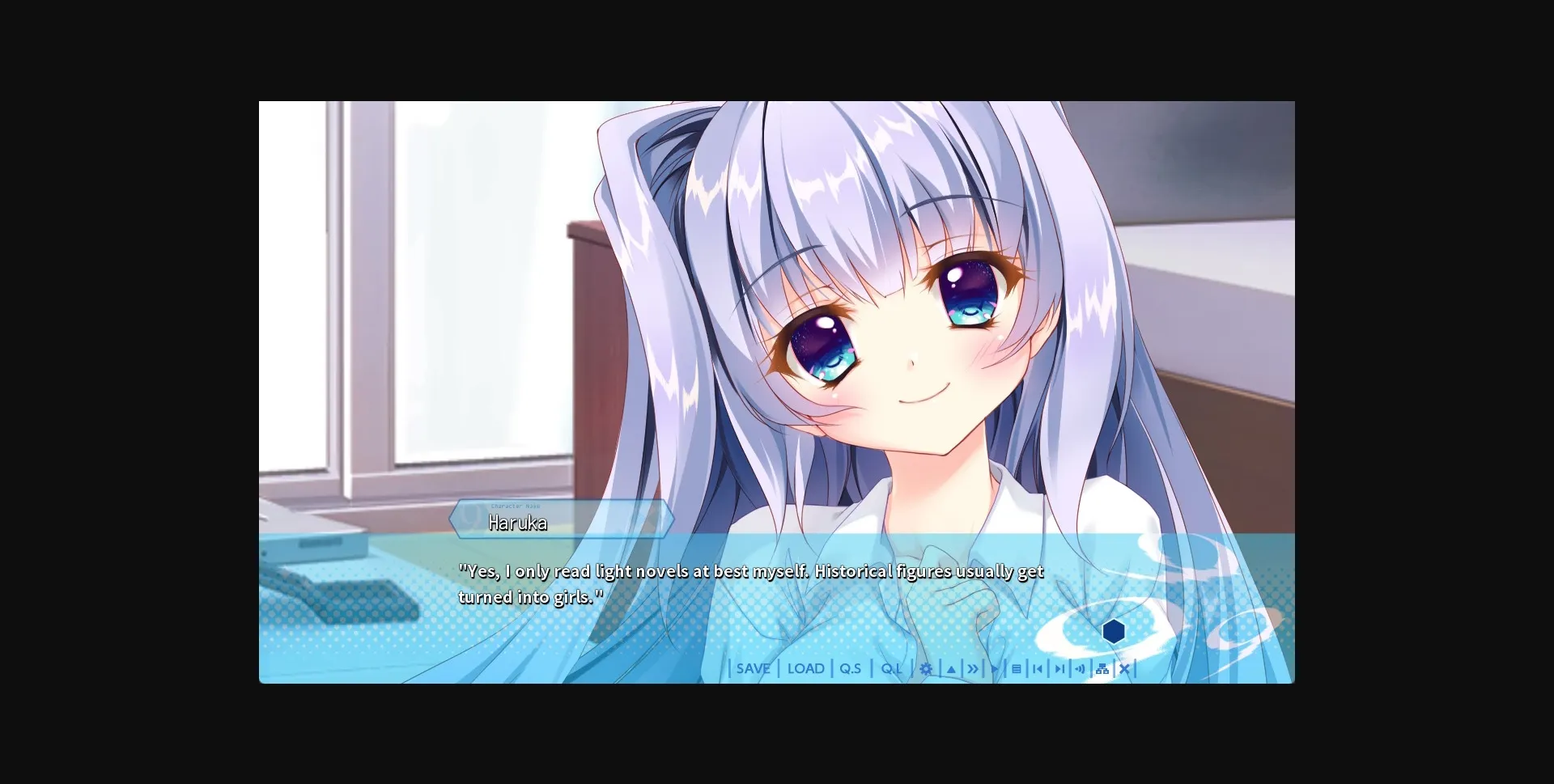Click SAVE to open the save menu
Viewport: 1554px width, 784px height.
click(752, 668)
